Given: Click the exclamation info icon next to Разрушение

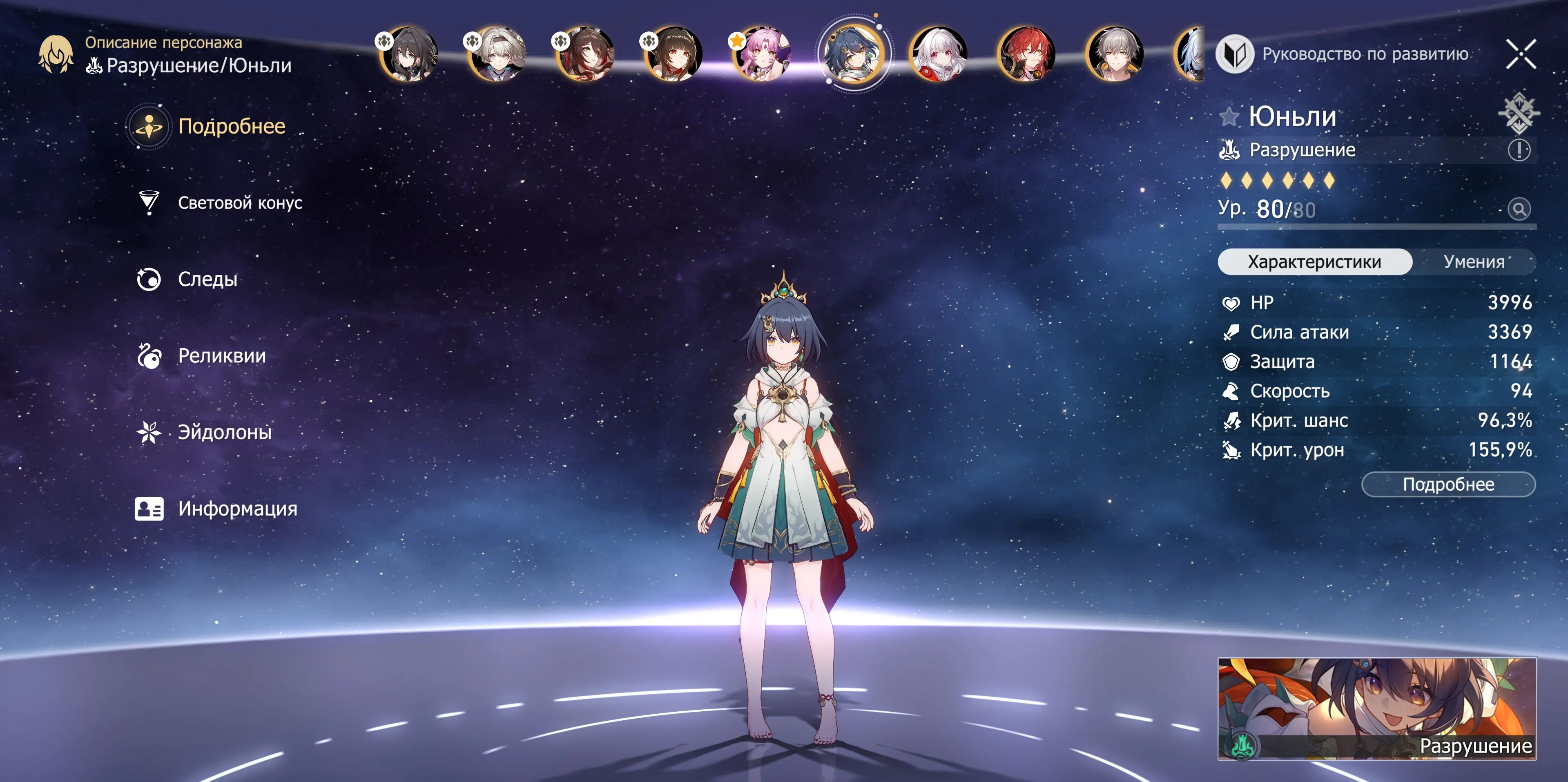Looking at the screenshot, I should point(1519,150).
